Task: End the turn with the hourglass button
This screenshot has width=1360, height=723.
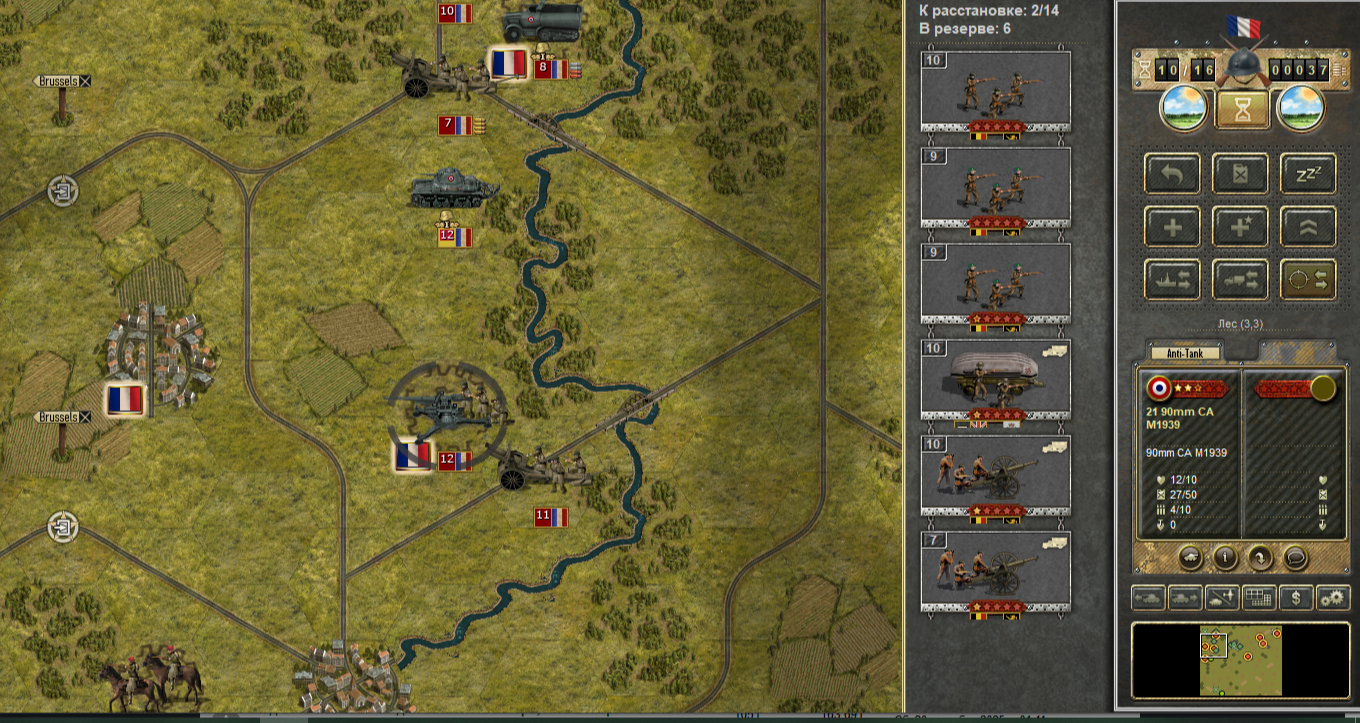Action: point(1242,108)
